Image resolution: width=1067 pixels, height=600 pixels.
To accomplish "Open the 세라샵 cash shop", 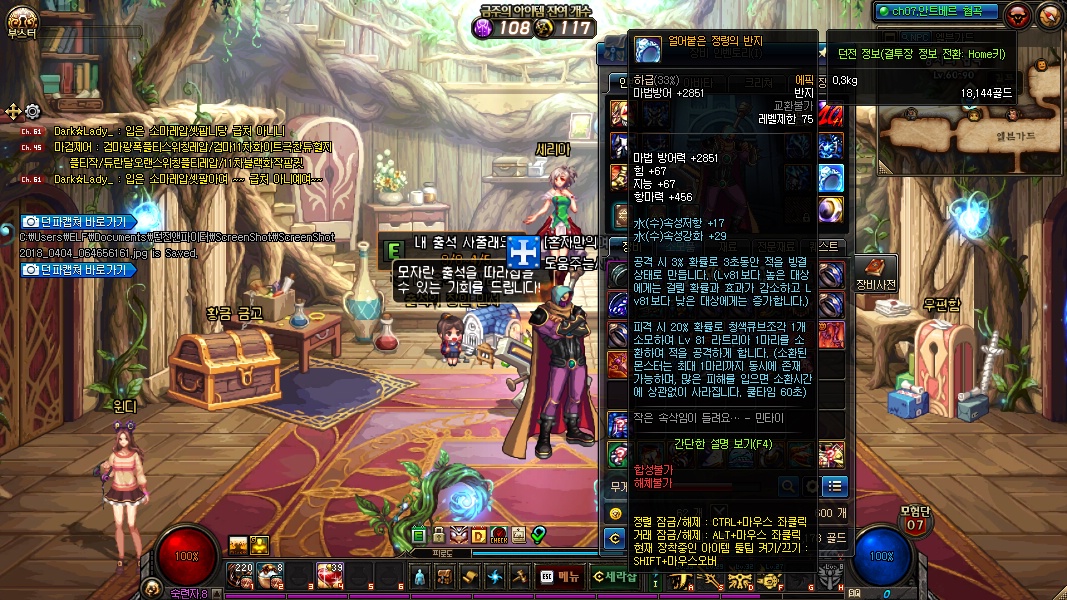I will coord(613,576).
